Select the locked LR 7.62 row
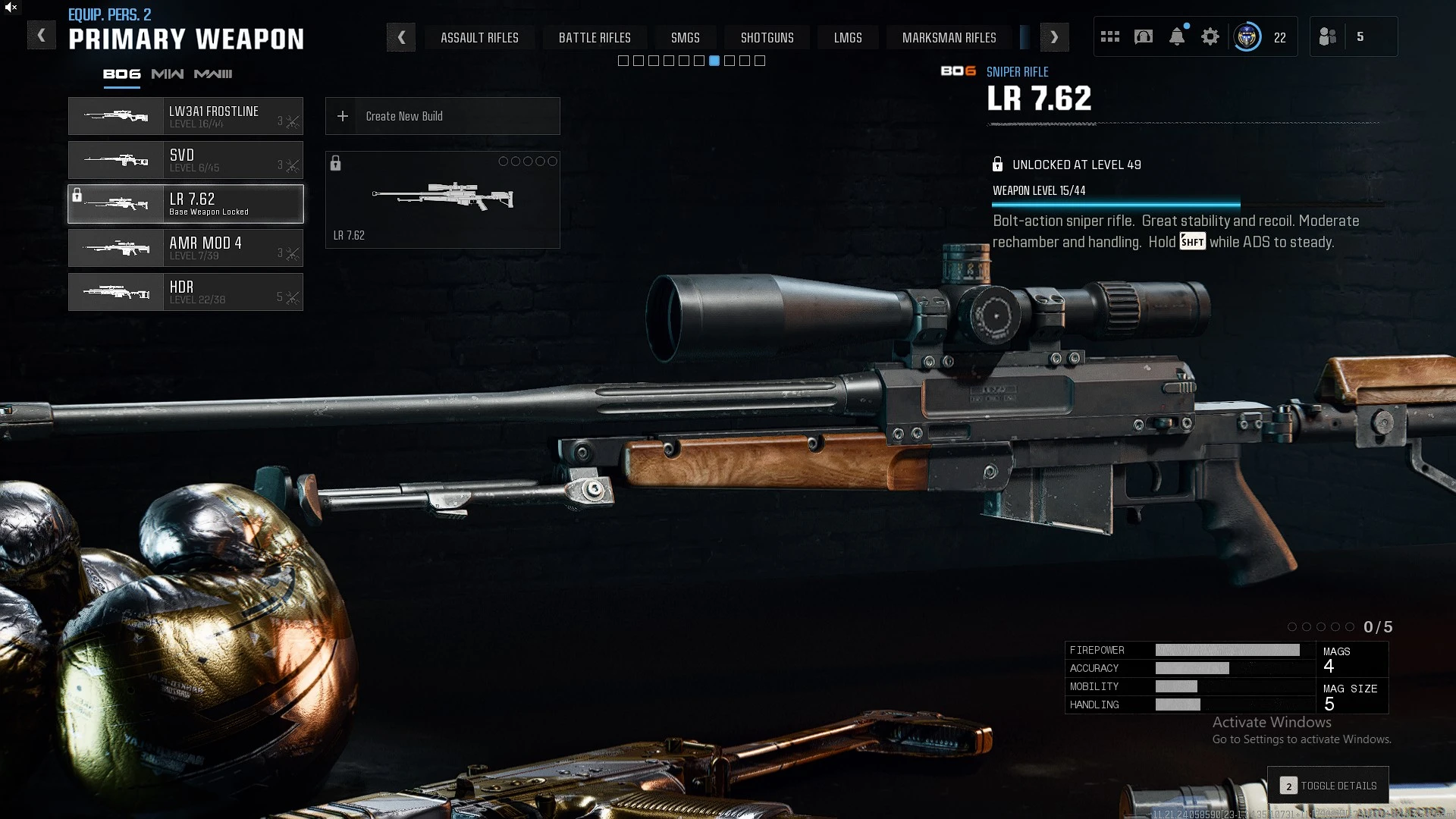1456x819 pixels. point(186,204)
